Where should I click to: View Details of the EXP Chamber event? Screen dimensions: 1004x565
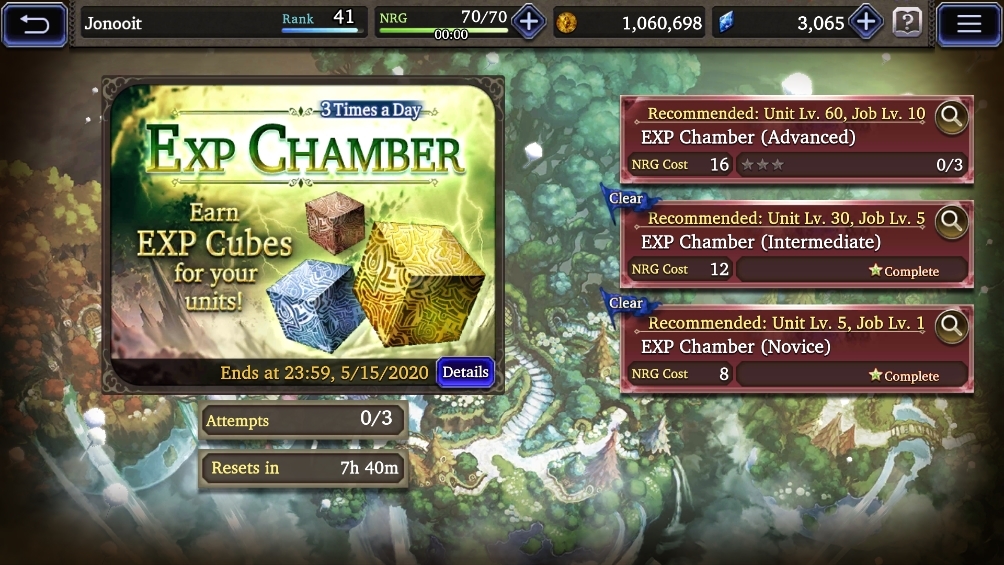click(465, 372)
